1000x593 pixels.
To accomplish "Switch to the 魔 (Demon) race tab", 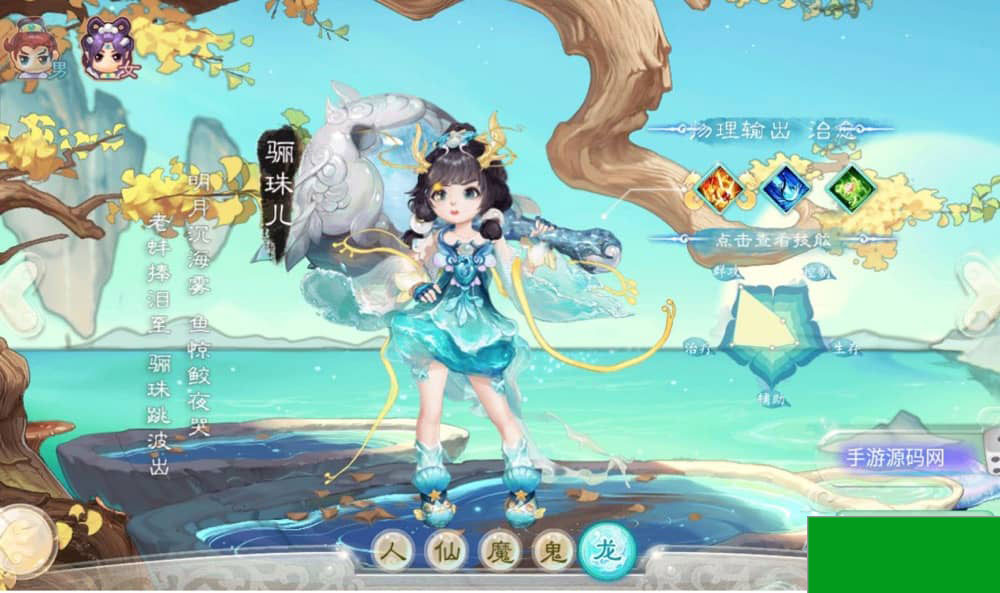I will [499, 550].
